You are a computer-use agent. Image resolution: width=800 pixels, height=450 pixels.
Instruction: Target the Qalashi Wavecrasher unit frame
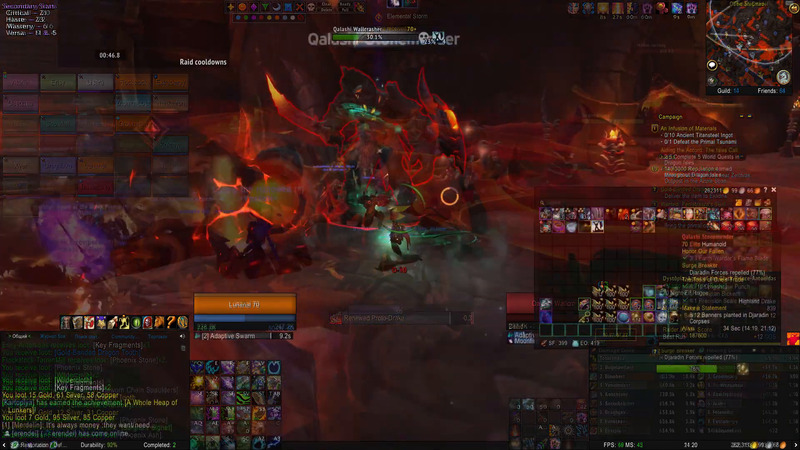[375, 30]
